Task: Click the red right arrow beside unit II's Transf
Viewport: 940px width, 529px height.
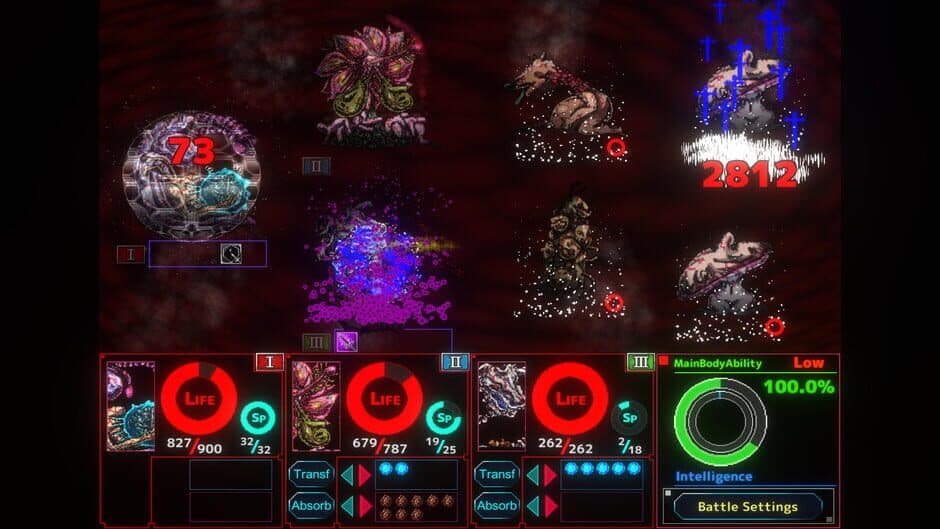Action: (364, 474)
